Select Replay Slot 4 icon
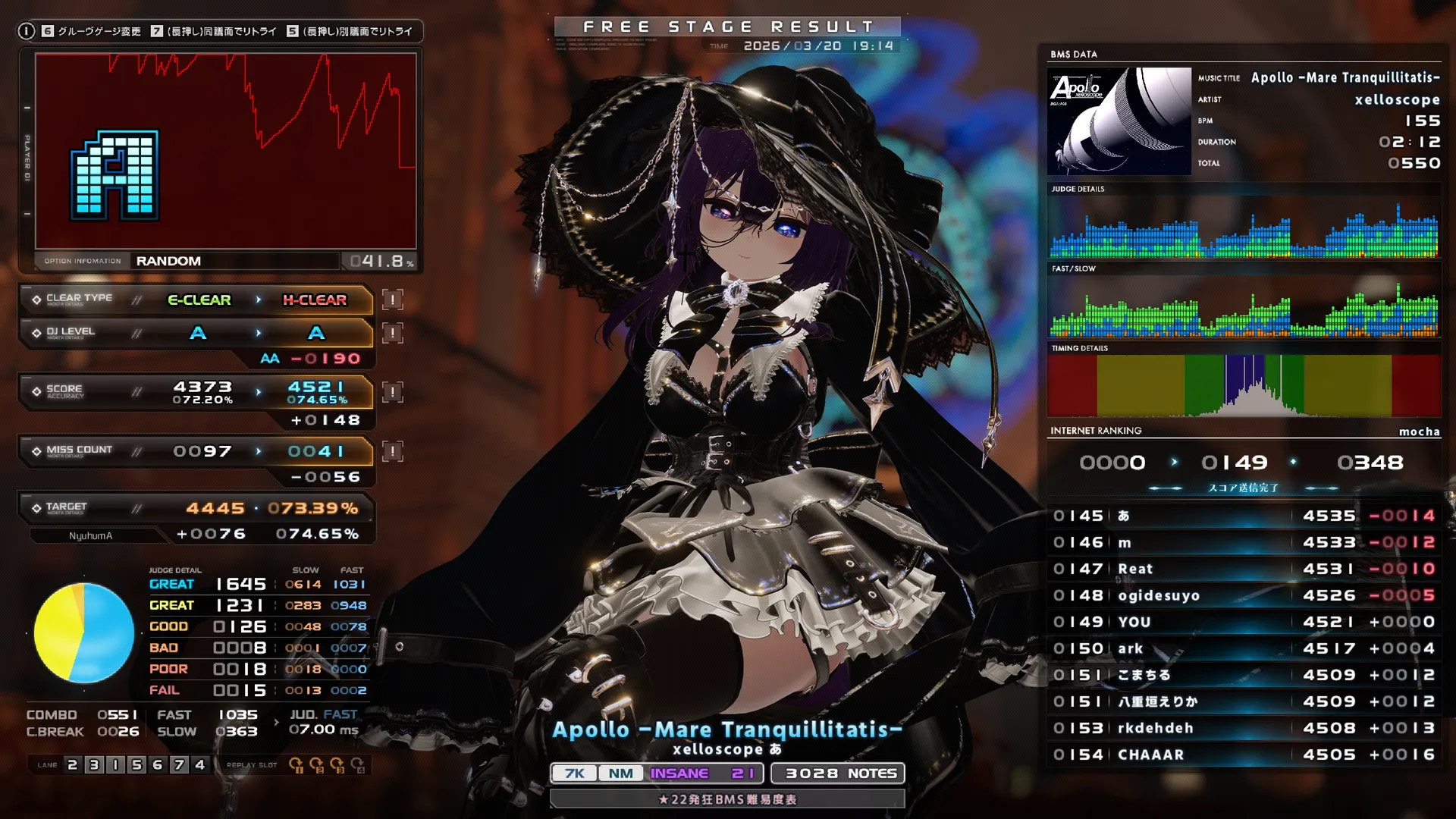This screenshot has height=819, width=1456. pos(359,767)
